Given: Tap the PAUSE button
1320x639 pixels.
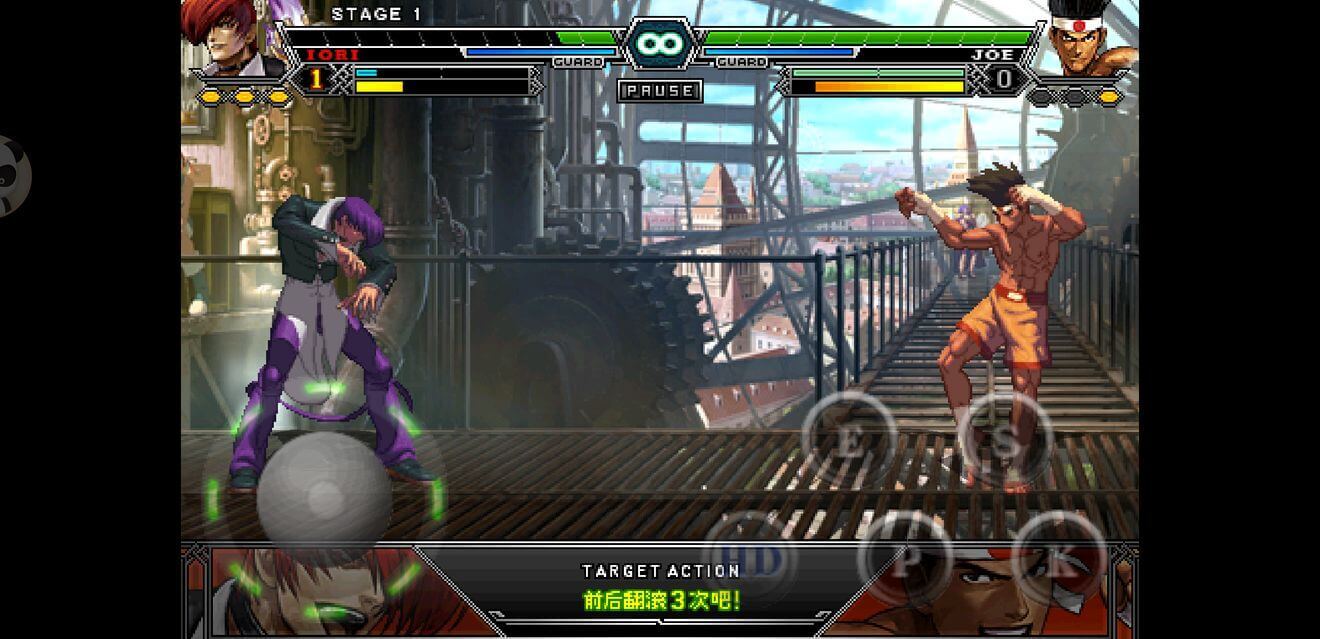Looking at the screenshot, I should [x=659, y=91].
